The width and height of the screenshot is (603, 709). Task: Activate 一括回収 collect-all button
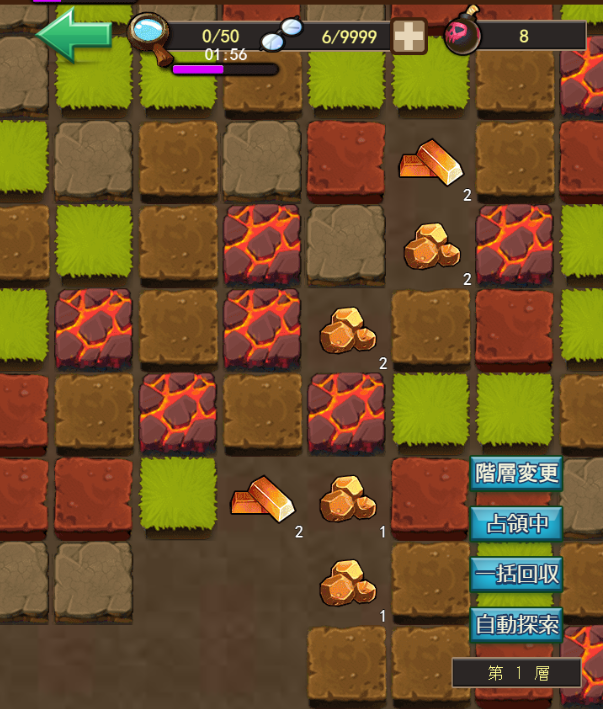tap(517, 574)
